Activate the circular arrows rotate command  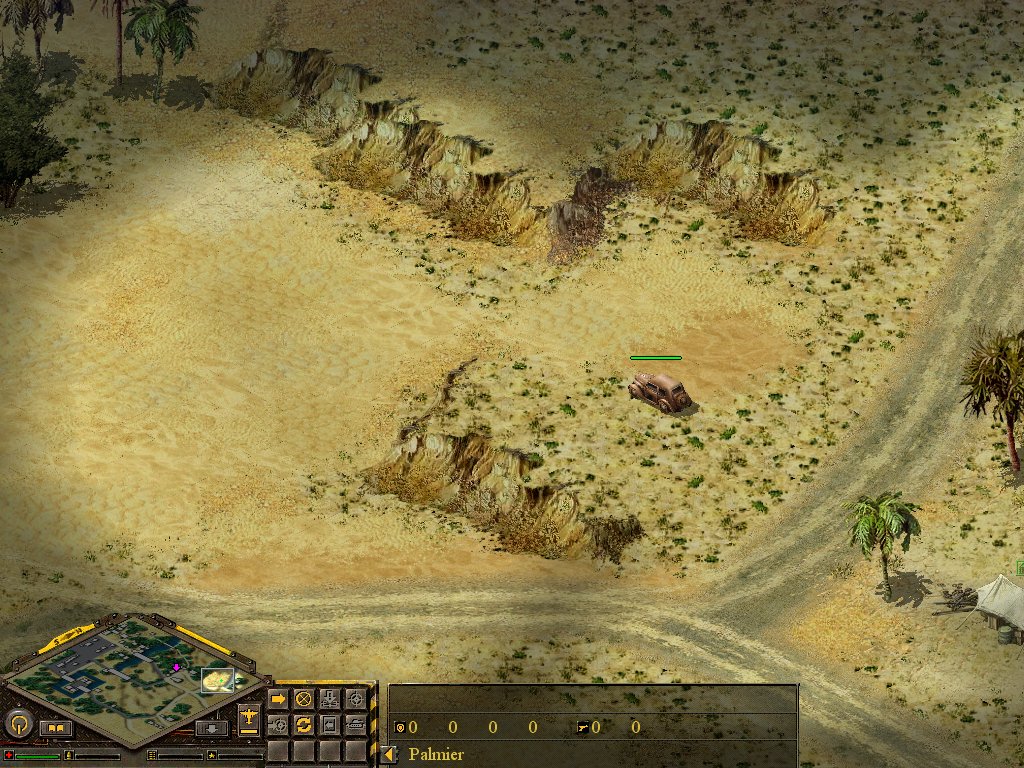[x=304, y=724]
